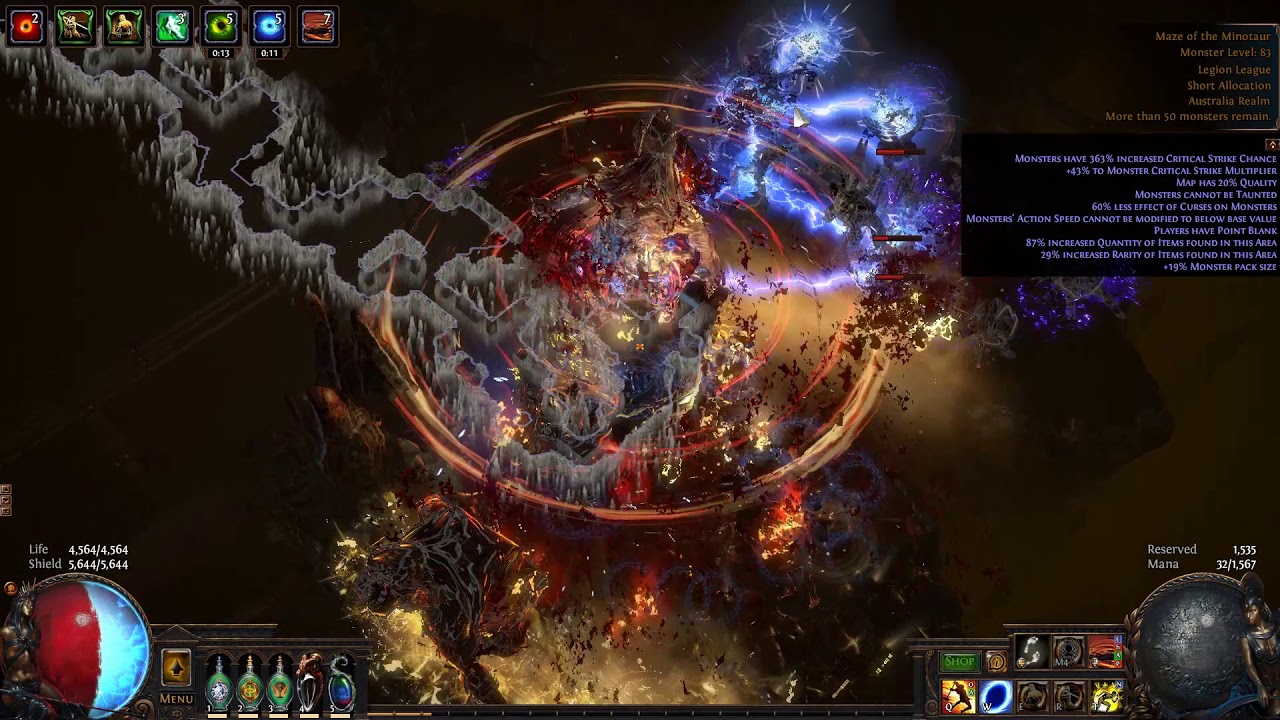Use the diamond flask in slot 1

pos(219,686)
